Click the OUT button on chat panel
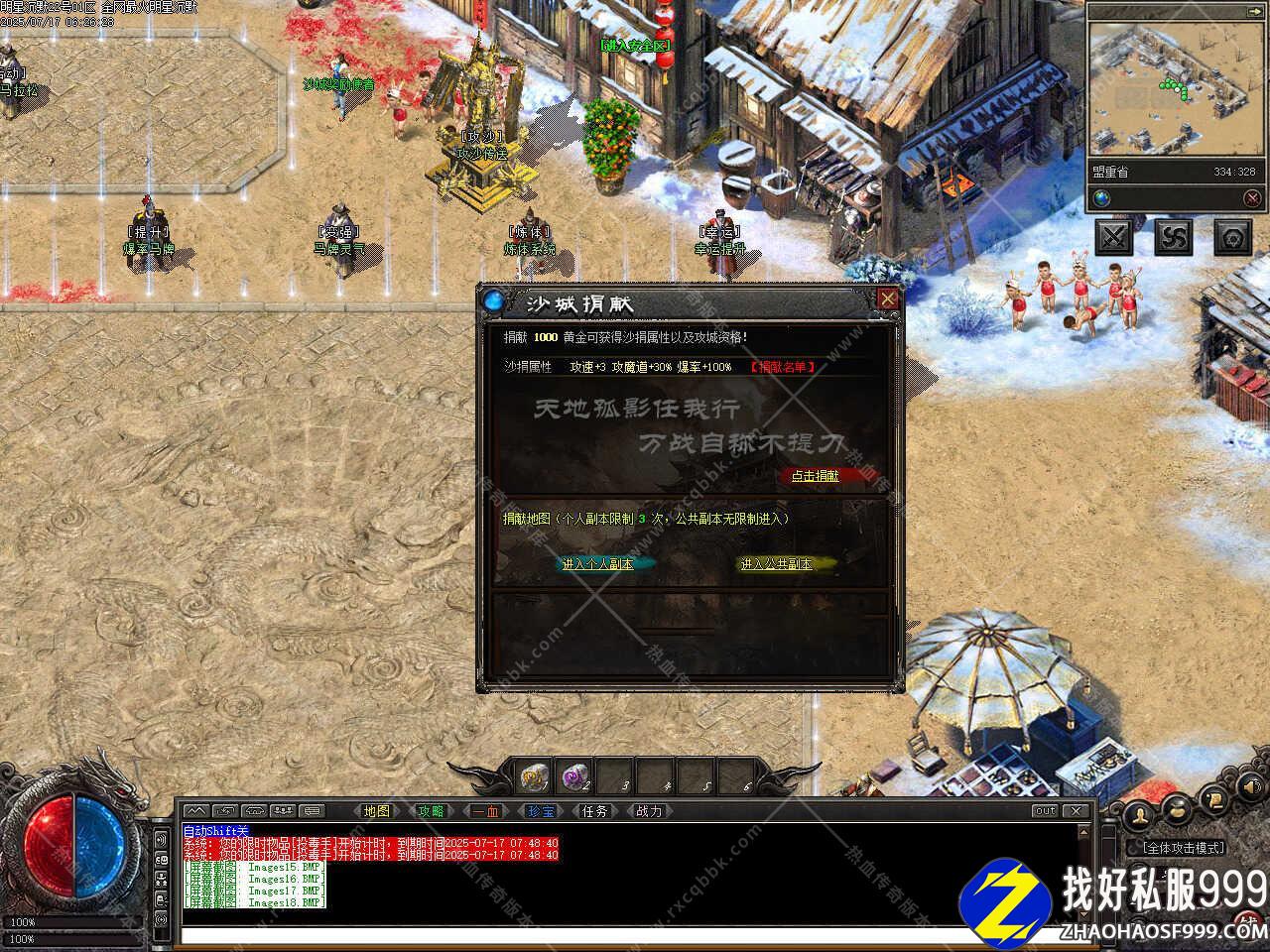1270x952 pixels. coord(1044,811)
